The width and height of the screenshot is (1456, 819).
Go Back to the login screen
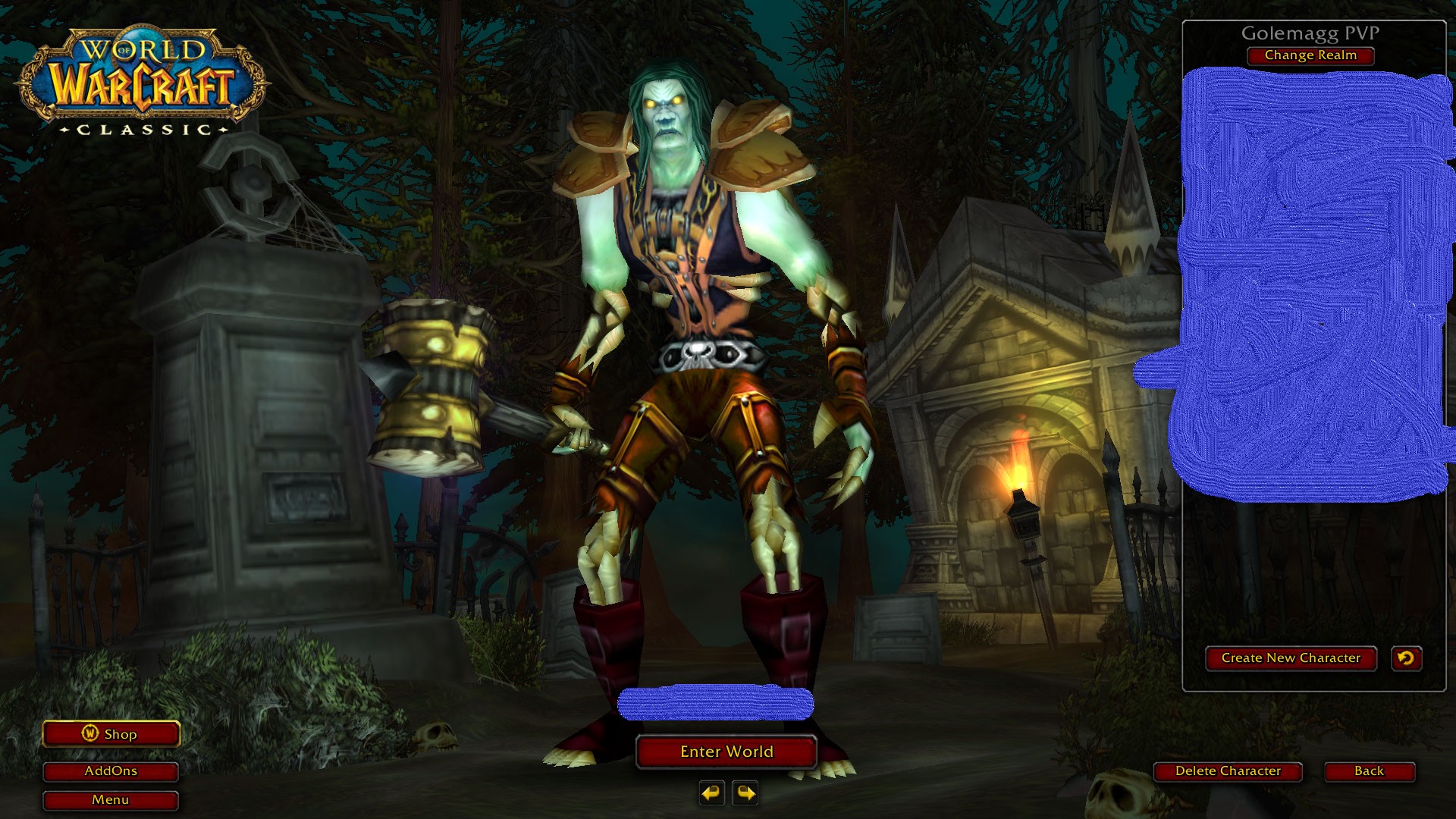click(x=1369, y=771)
